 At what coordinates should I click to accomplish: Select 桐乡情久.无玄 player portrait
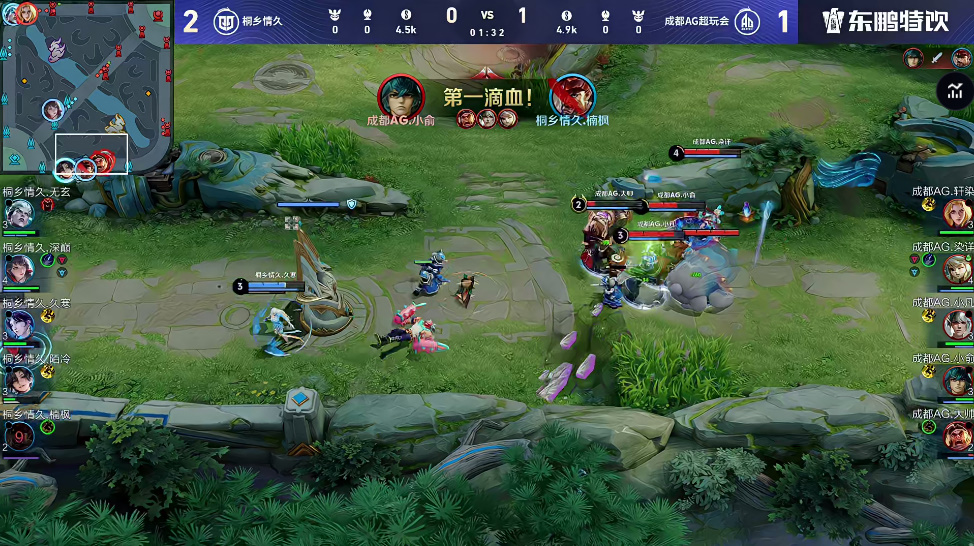pos(20,214)
